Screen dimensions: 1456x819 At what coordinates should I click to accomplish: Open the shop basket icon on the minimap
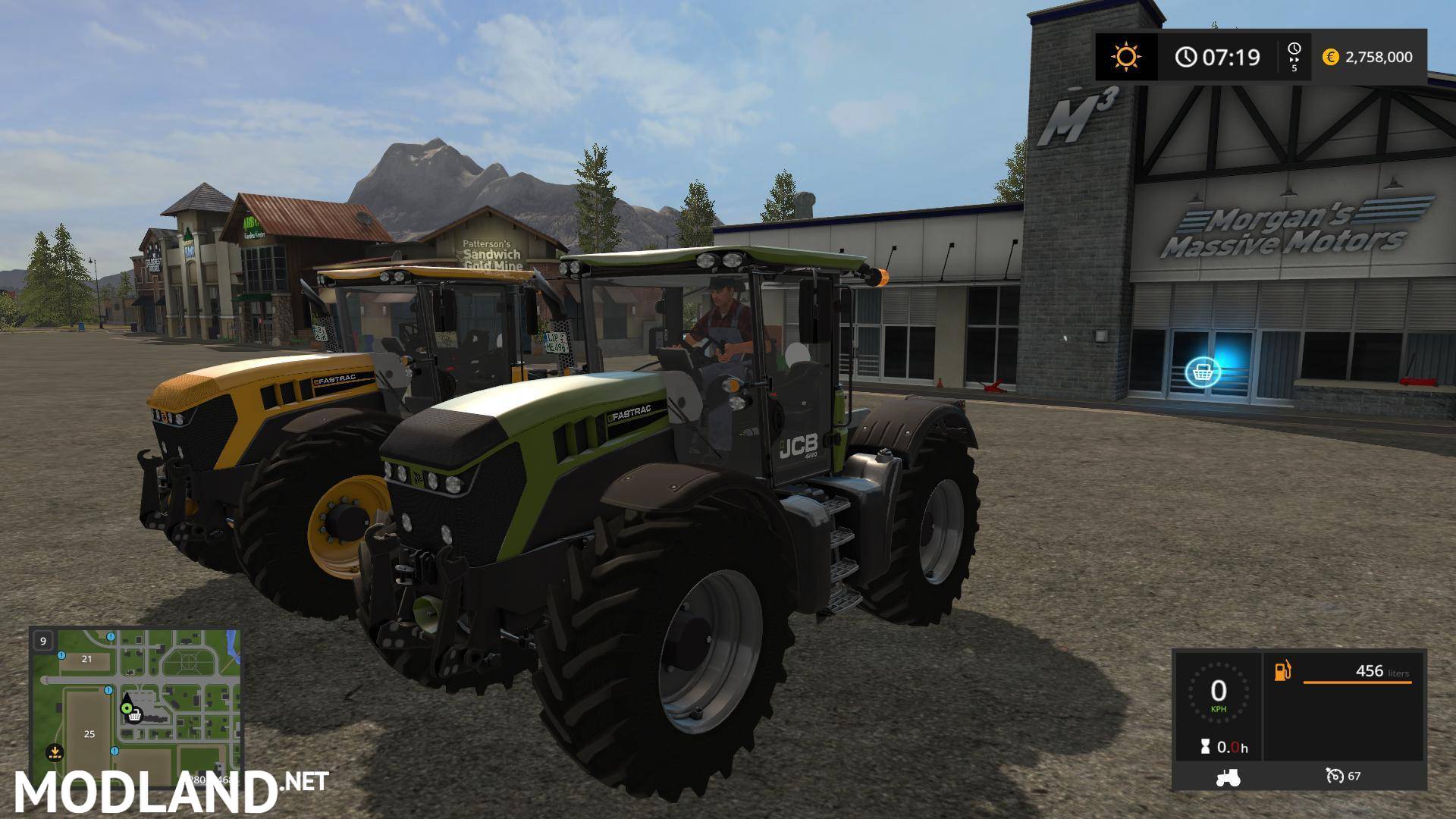point(135,717)
